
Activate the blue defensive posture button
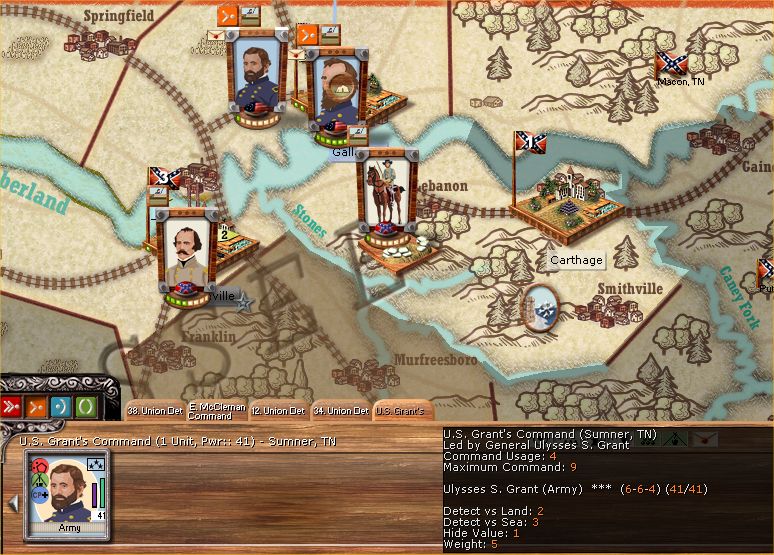click(61, 406)
